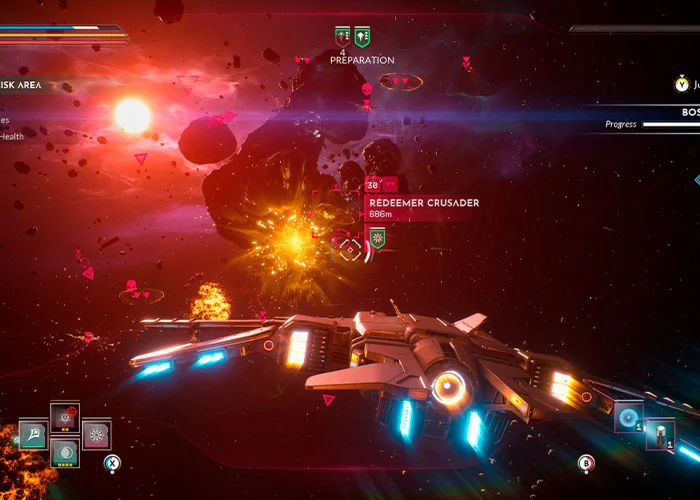Trigger the radial burst ability slot
Image resolution: width=700 pixels, height=500 pixels.
tap(97, 435)
